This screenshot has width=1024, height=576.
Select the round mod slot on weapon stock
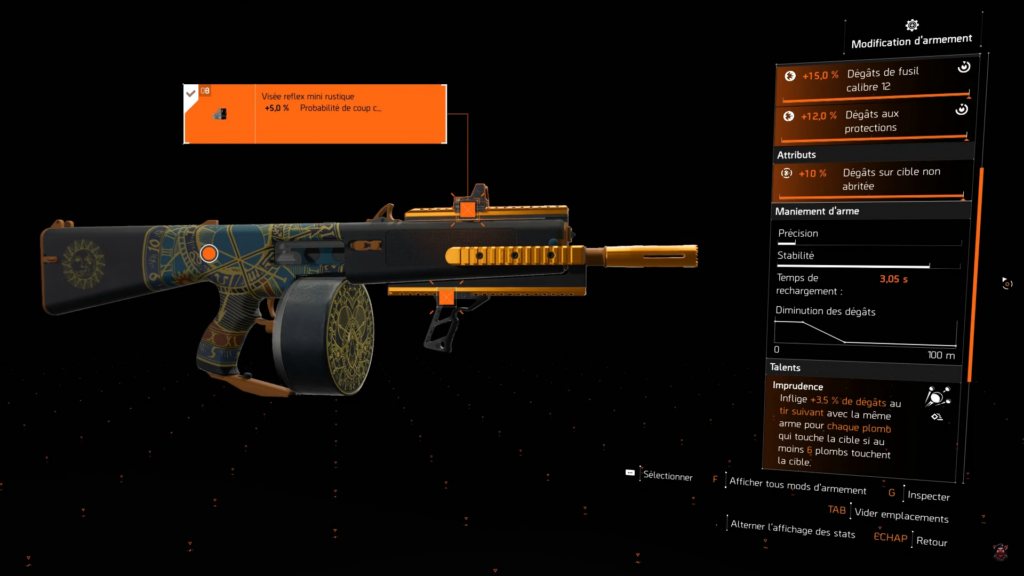tap(209, 254)
